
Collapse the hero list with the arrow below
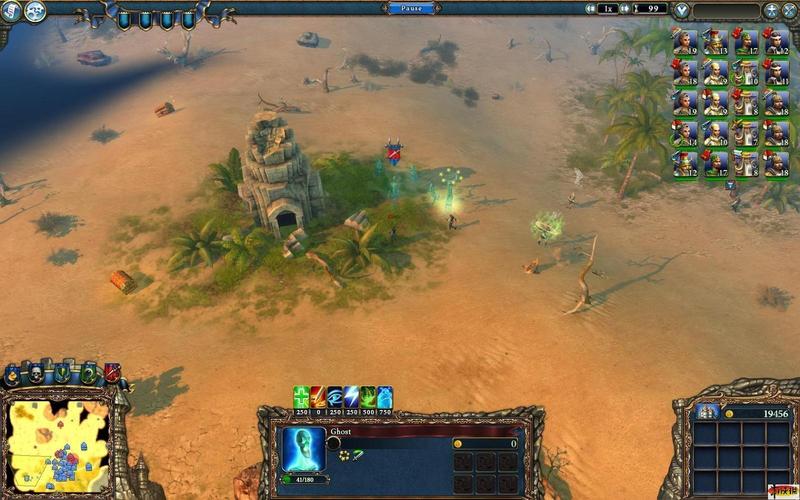click(x=730, y=185)
